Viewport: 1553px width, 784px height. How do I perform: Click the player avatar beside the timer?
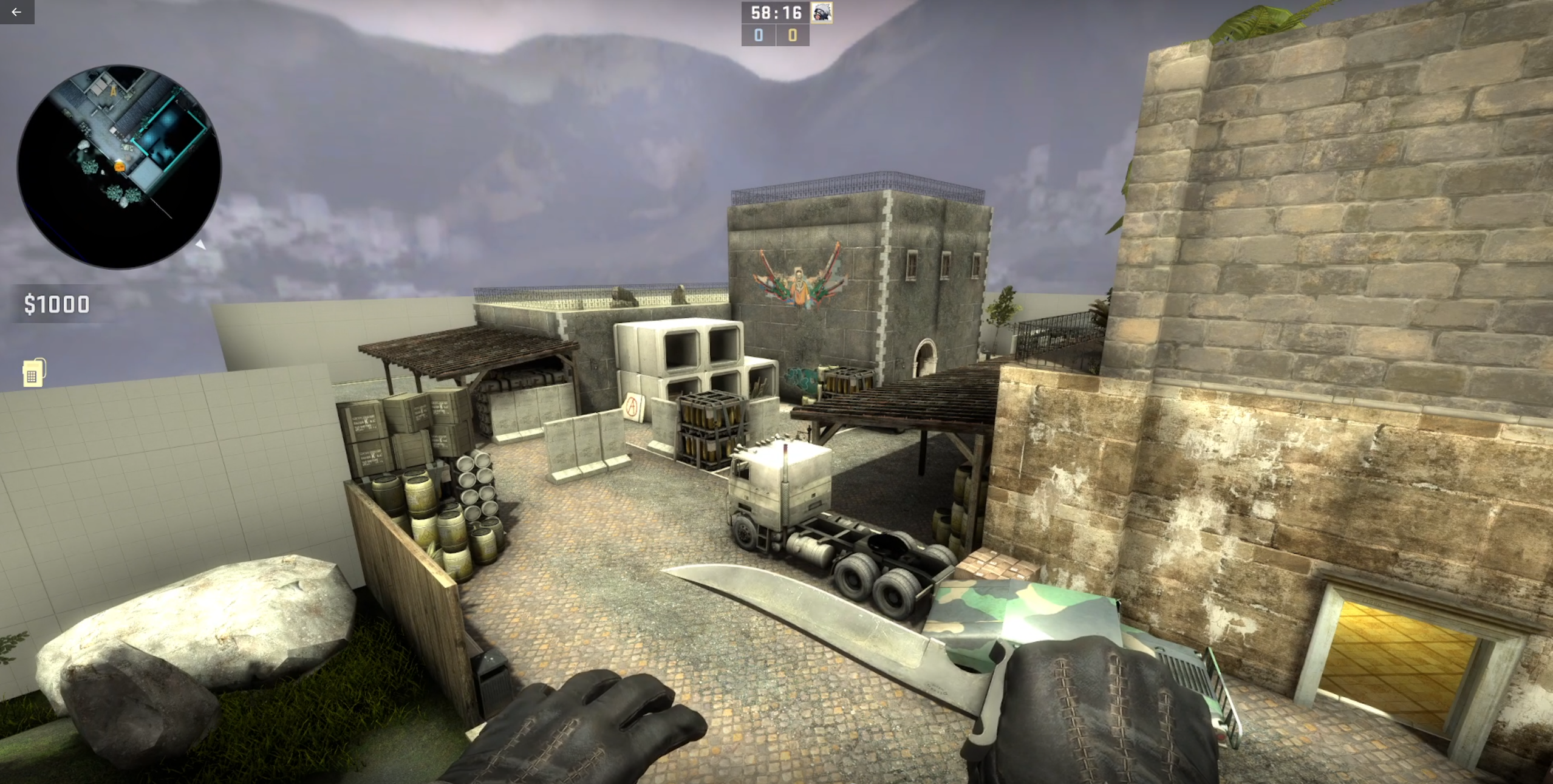[x=822, y=13]
